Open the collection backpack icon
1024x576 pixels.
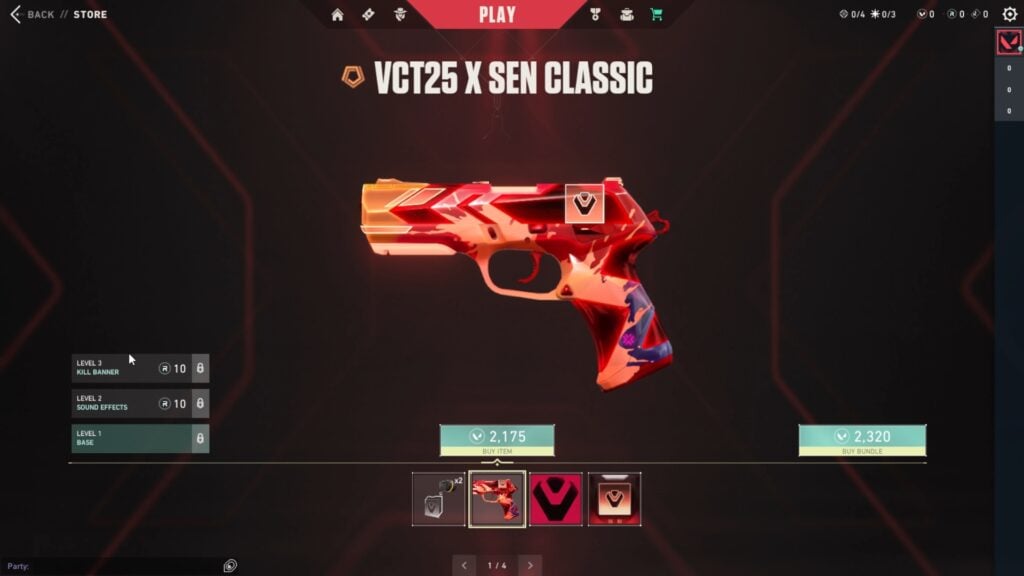pos(626,14)
